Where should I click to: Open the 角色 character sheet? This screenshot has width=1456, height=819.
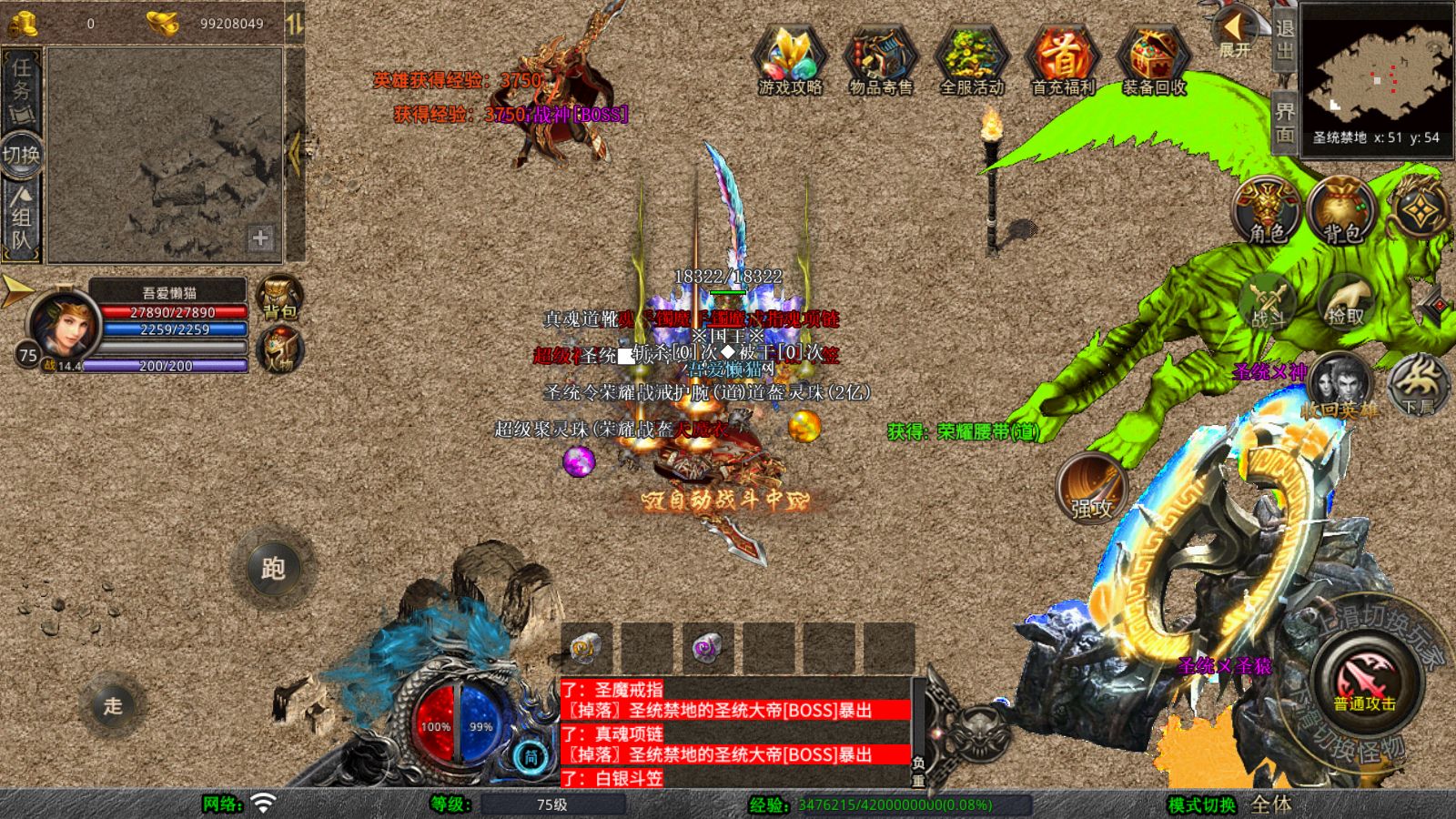point(1267,211)
